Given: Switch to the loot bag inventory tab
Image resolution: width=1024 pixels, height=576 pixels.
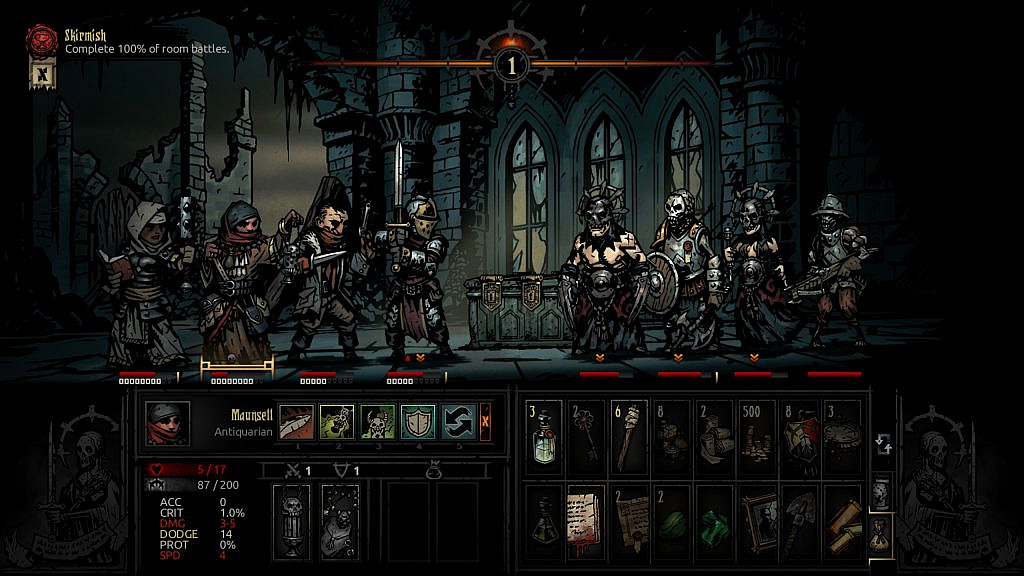Looking at the screenshot, I should (x=880, y=531).
